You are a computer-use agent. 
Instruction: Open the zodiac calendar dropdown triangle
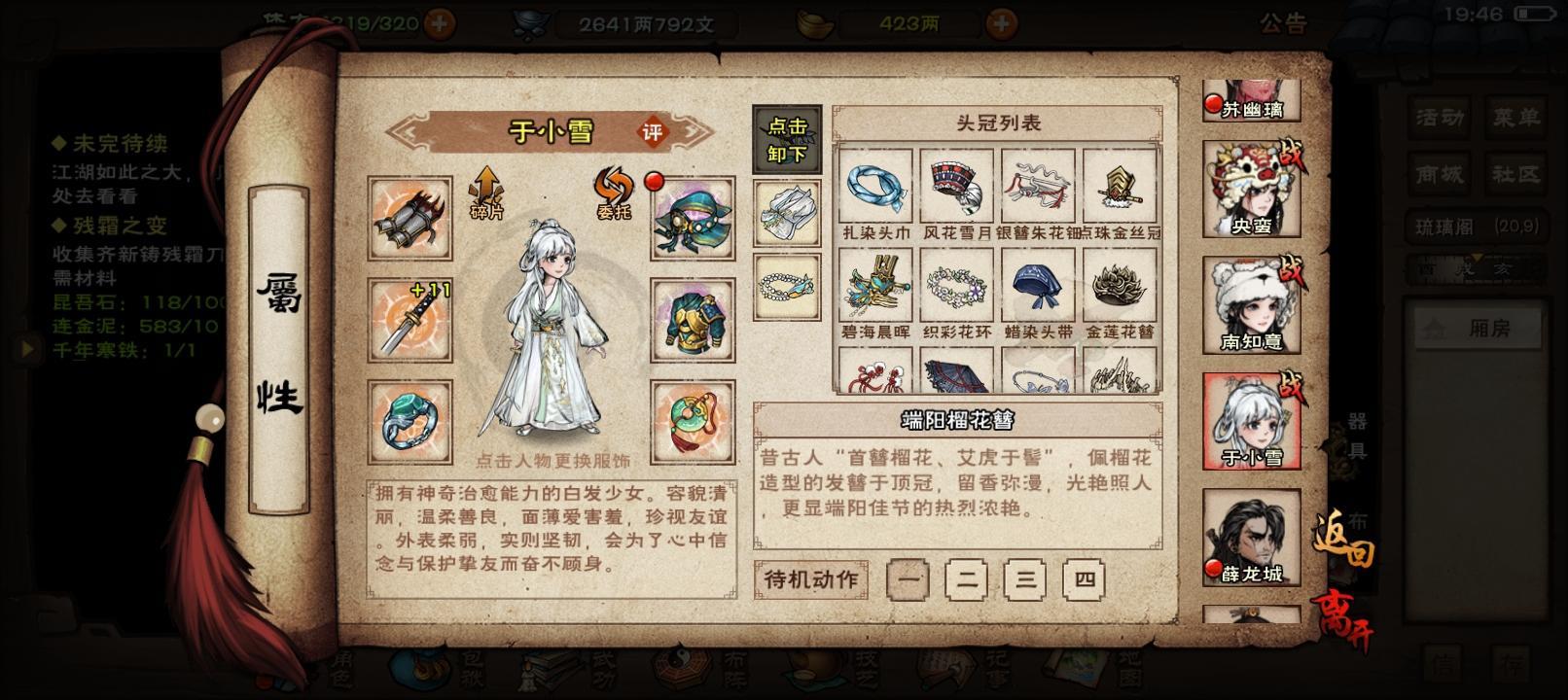[x=1477, y=257]
